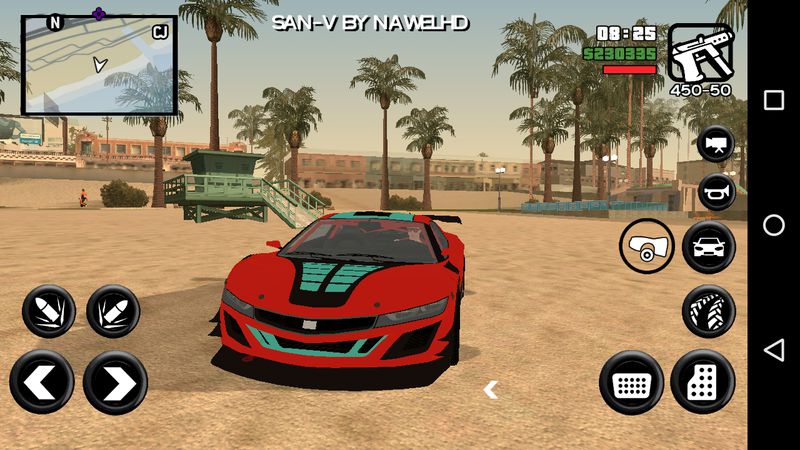The height and width of the screenshot is (450, 800).
Task: Steer left with the left arrow button
Action: 42,382
